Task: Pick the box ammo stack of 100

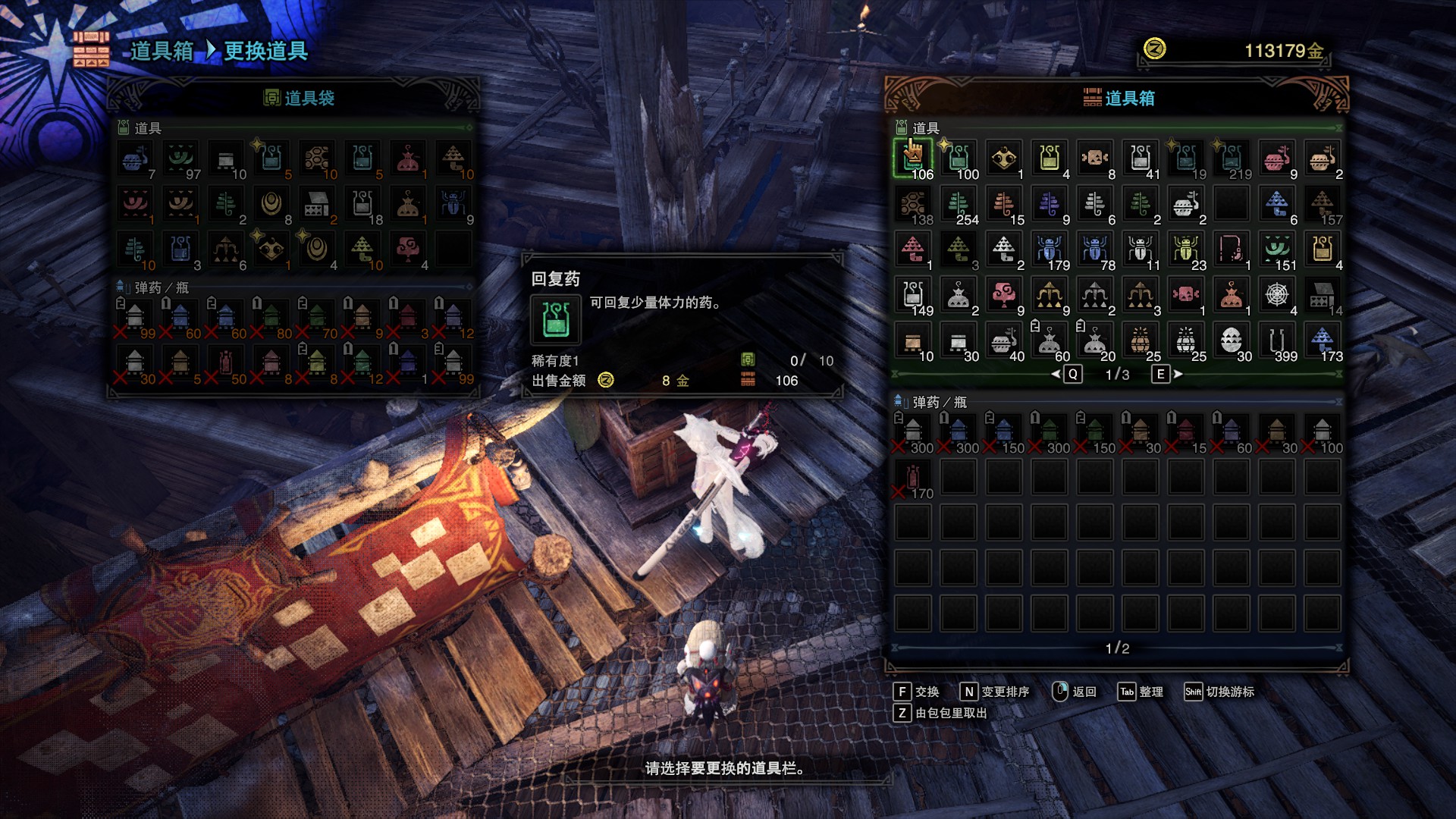Action: [x=1323, y=433]
